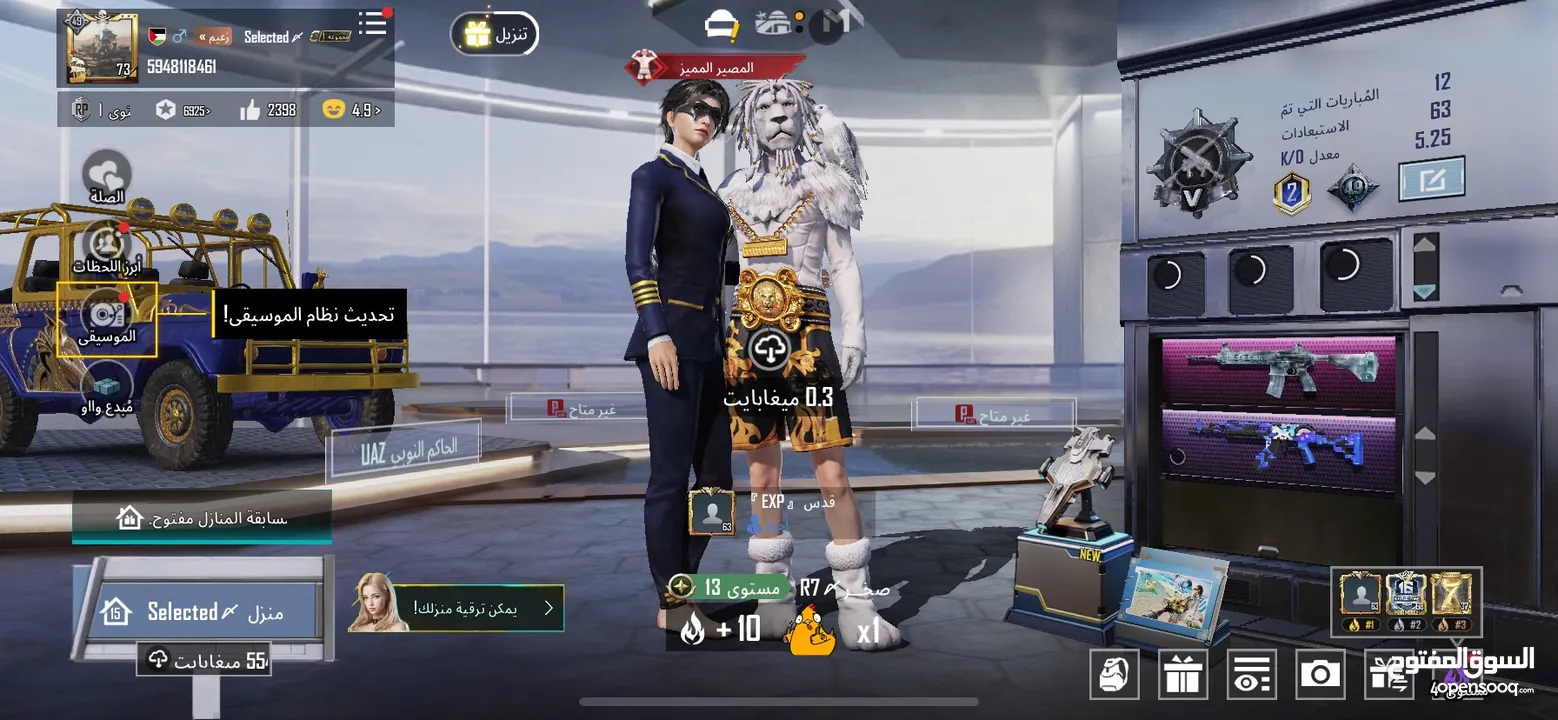1558x720 pixels.
Task: Edit the stats panel with pencil button
Action: pyautogui.click(x=1432, y=180)
